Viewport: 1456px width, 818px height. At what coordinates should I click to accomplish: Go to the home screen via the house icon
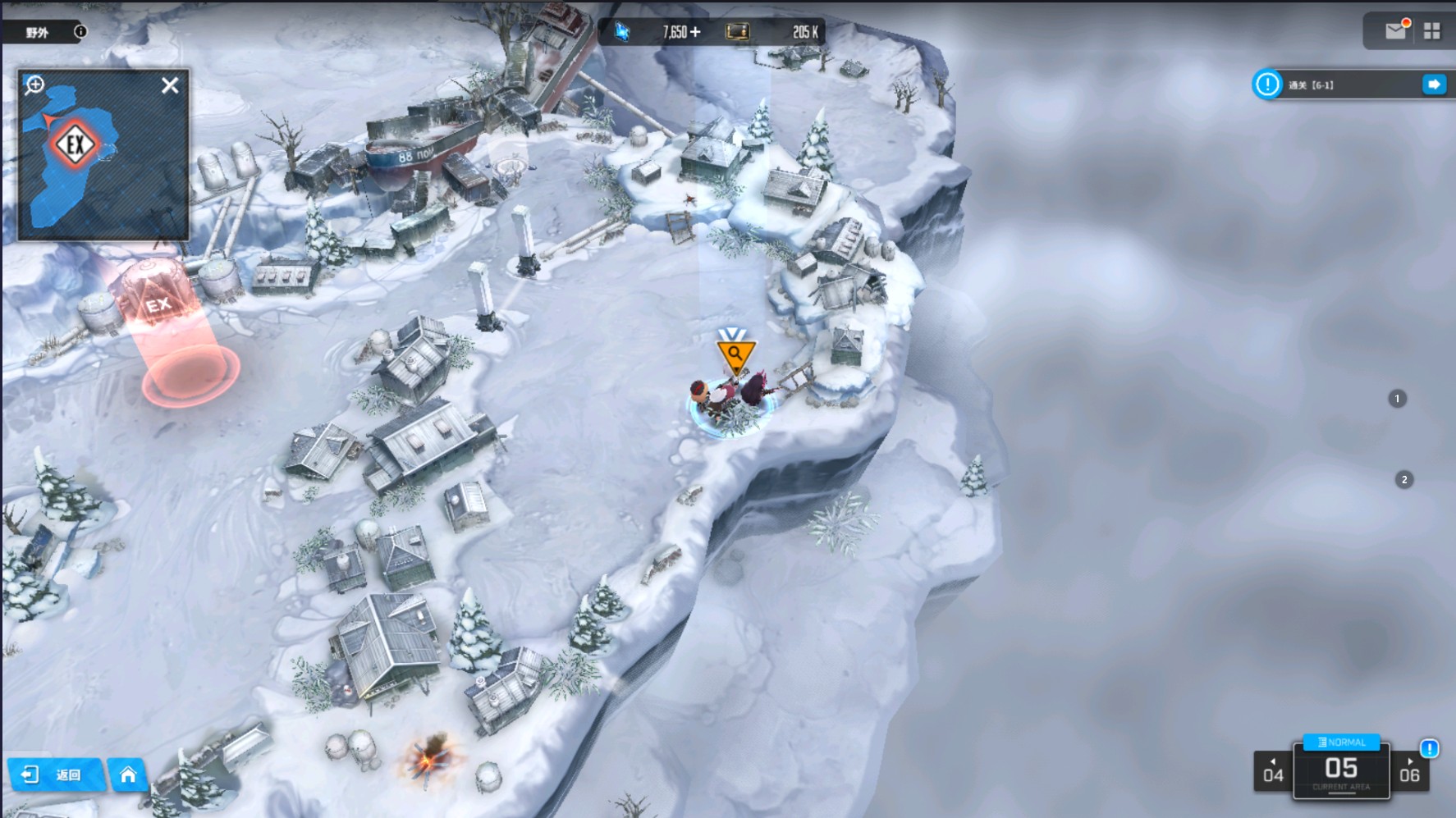point(128,775)
